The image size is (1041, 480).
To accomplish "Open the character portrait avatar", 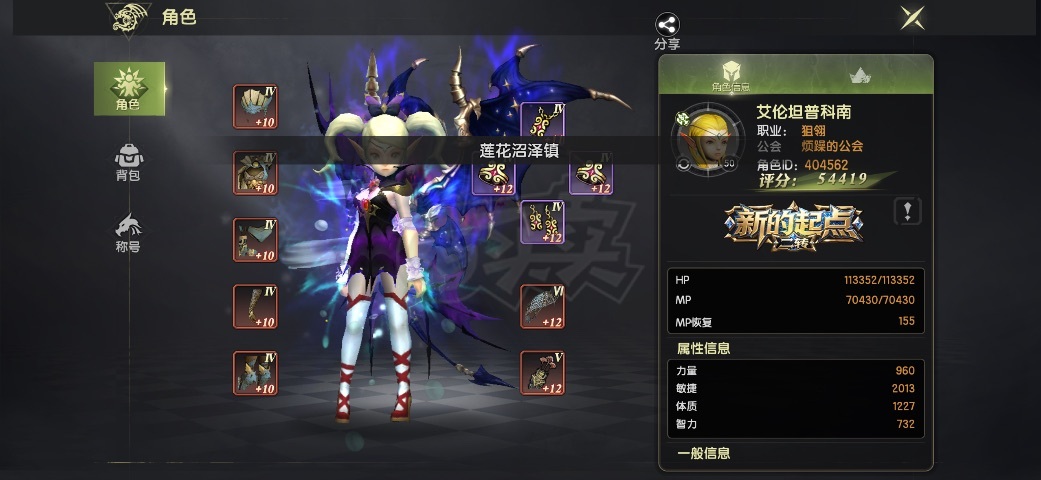I will (x=708, y=141).
